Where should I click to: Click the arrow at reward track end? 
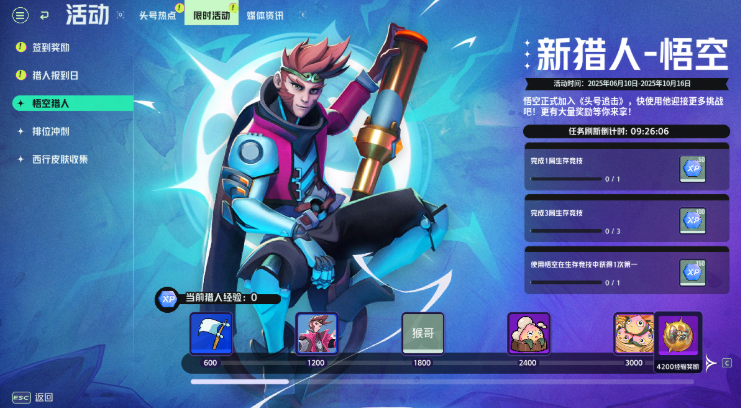coord(713,362)
